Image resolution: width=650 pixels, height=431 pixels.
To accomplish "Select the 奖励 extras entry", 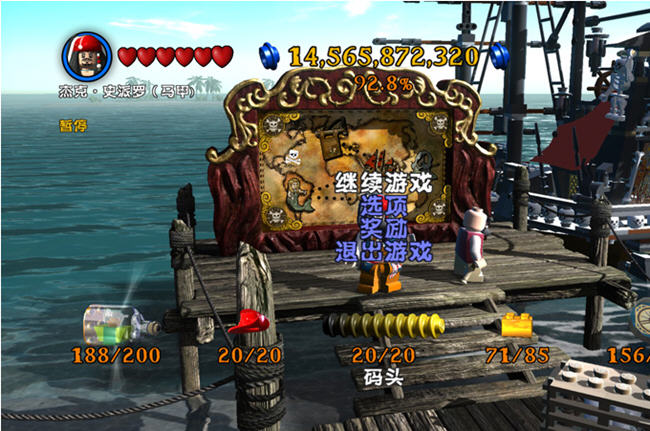I will tap(384, 228).
